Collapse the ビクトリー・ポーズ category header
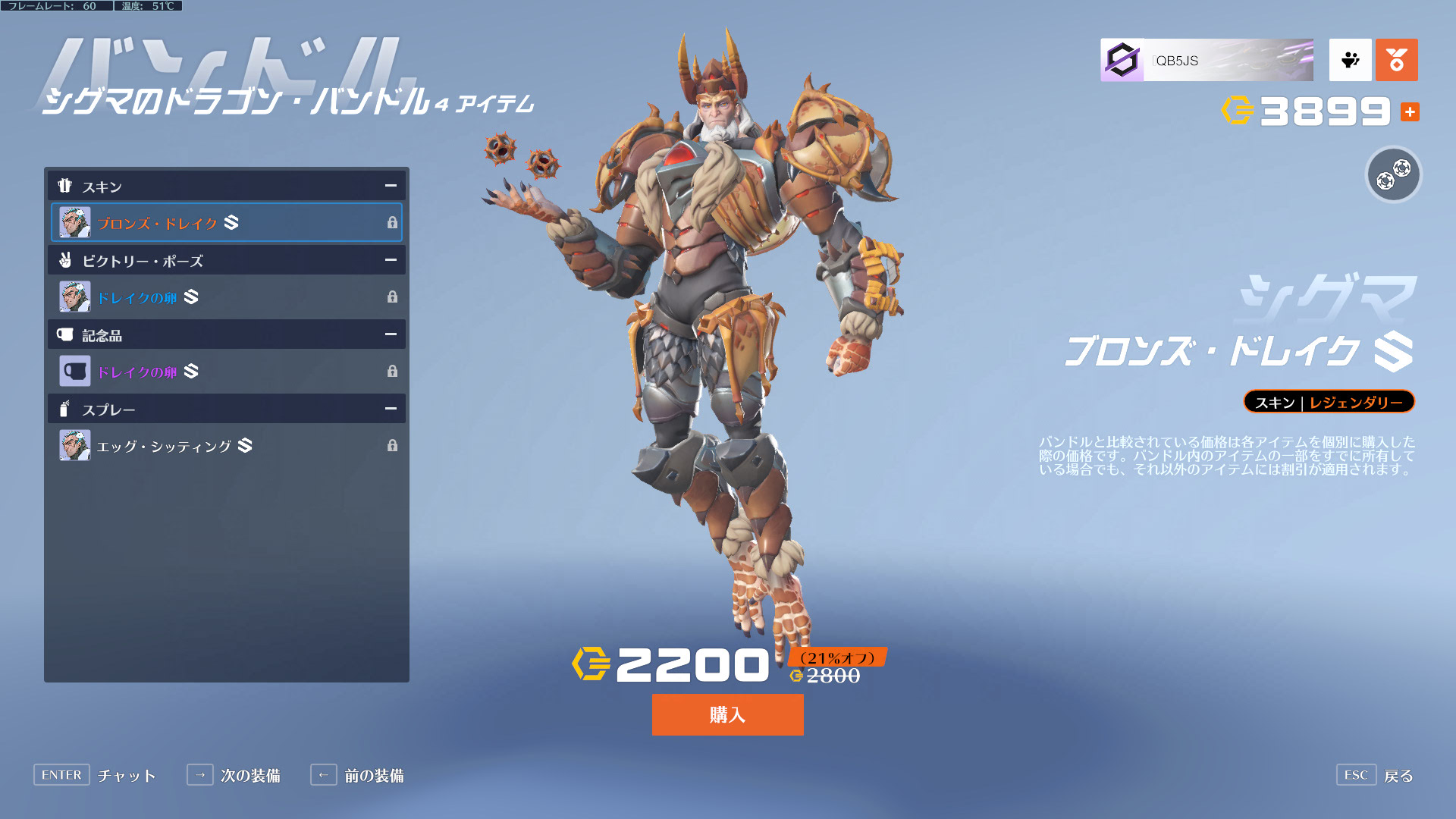Viewport: 1456px width, 819px height. 391,260
